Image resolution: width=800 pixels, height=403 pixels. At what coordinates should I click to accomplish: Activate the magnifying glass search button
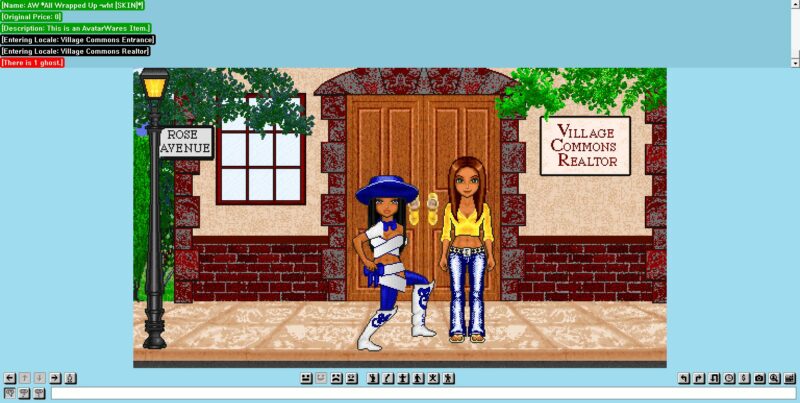(774, 378)
